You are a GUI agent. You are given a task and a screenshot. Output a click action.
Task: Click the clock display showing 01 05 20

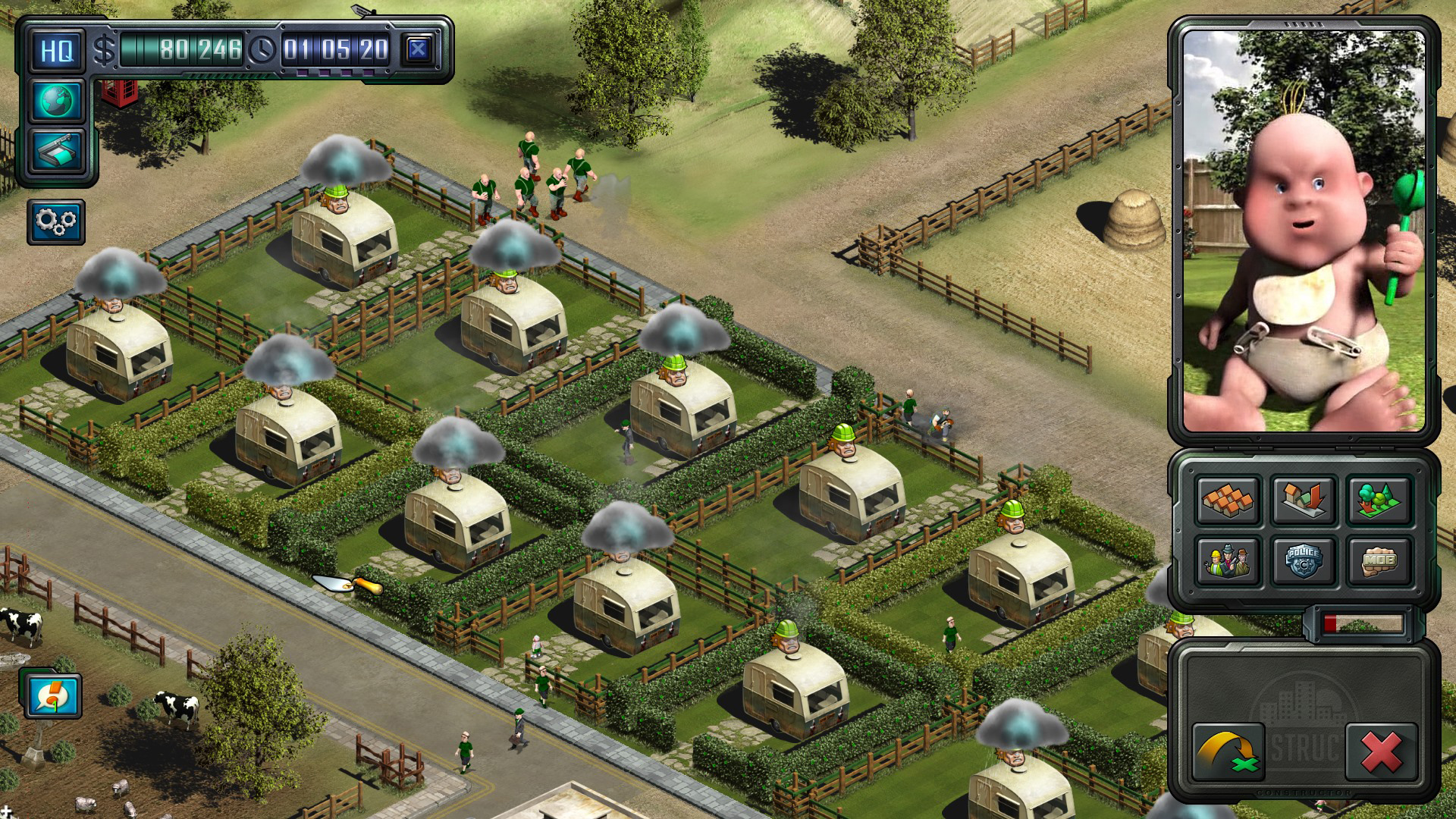click(x=337, y=49)
